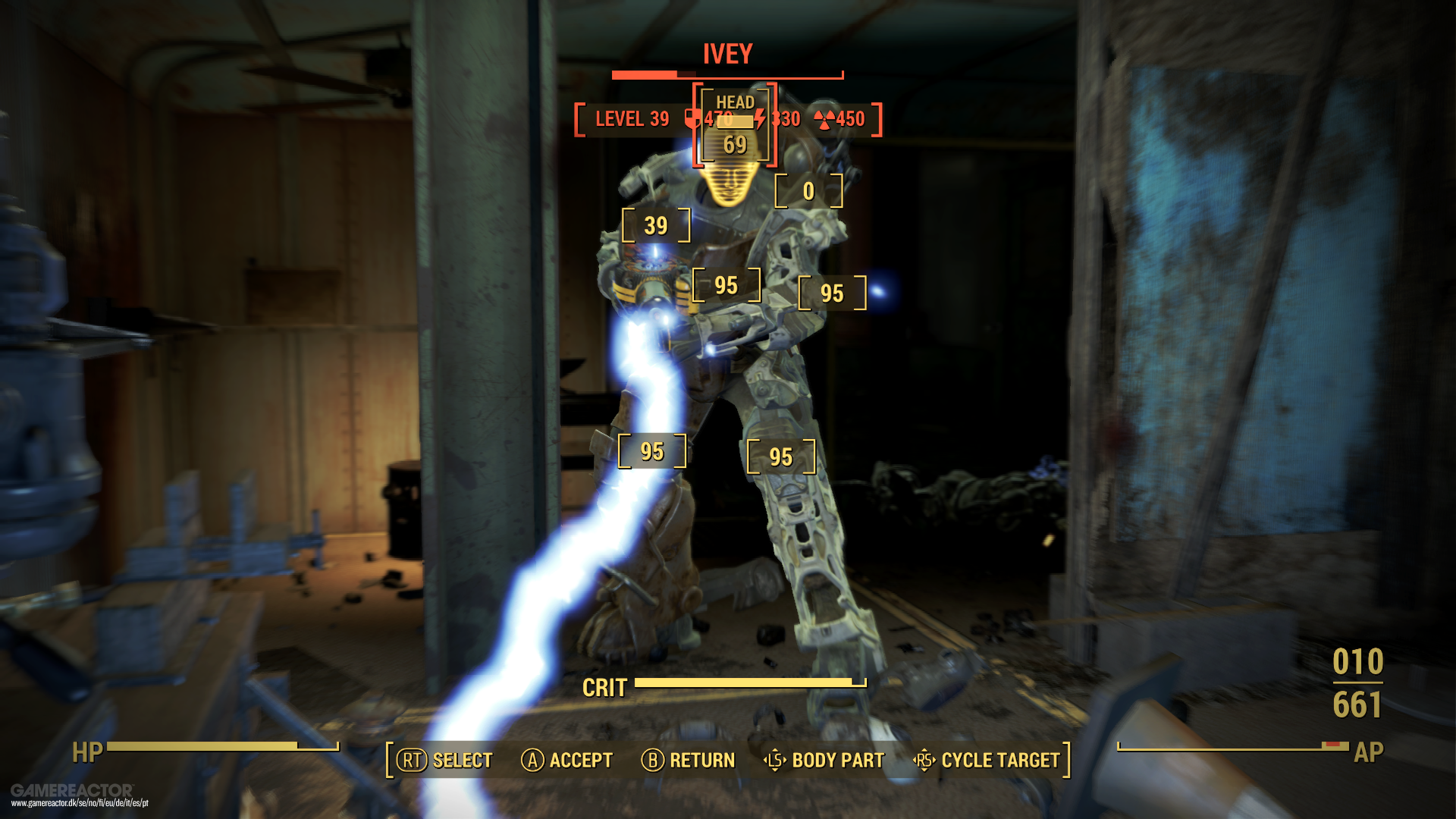Select the left leg showing 95 percent

(x=651, y=450)
